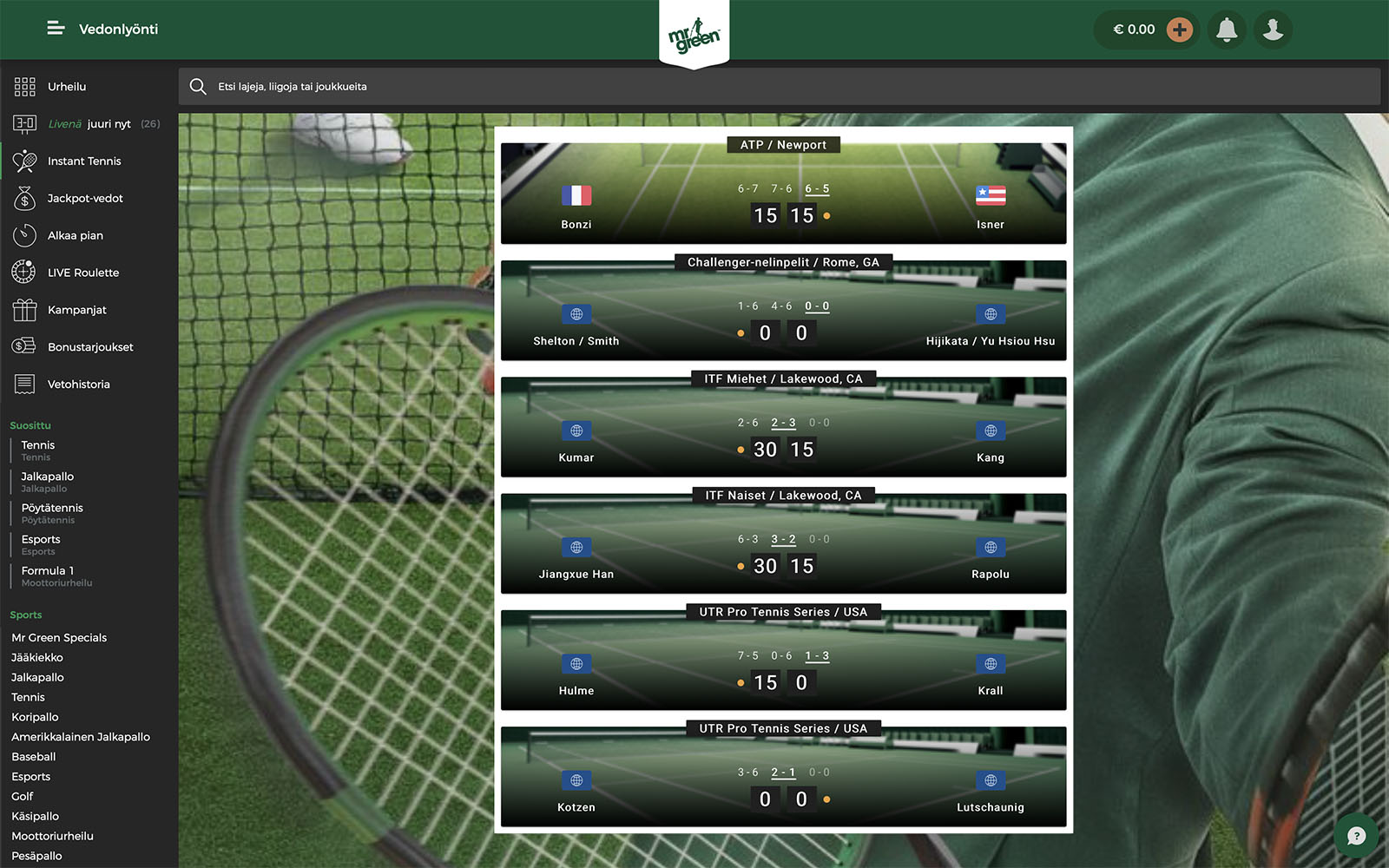
Task: Choose Mr Green Specials in Sports list
Action: (x=59, y=638)
